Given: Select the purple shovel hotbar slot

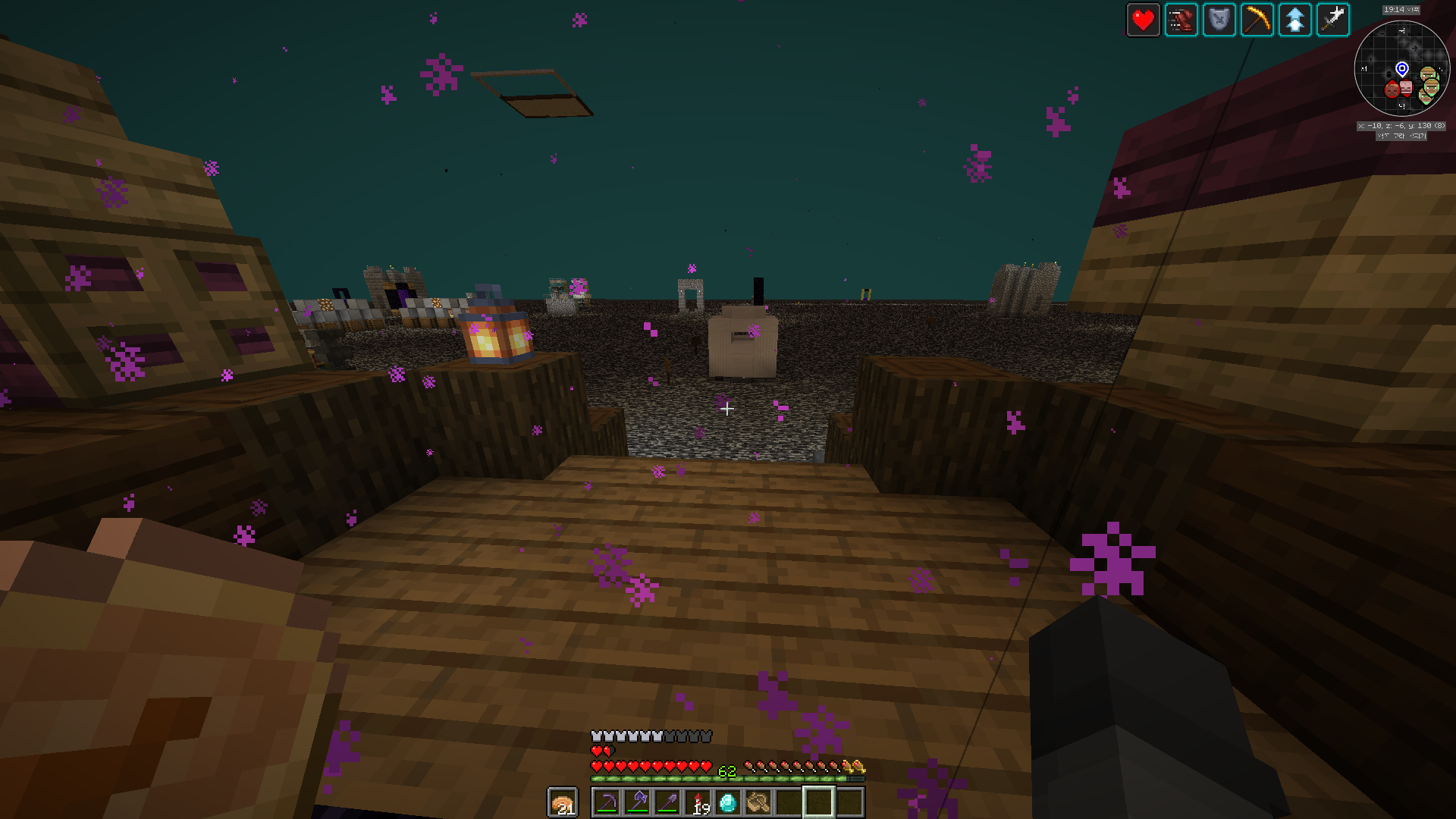Looking at the screenshot, I should (667, 802).
